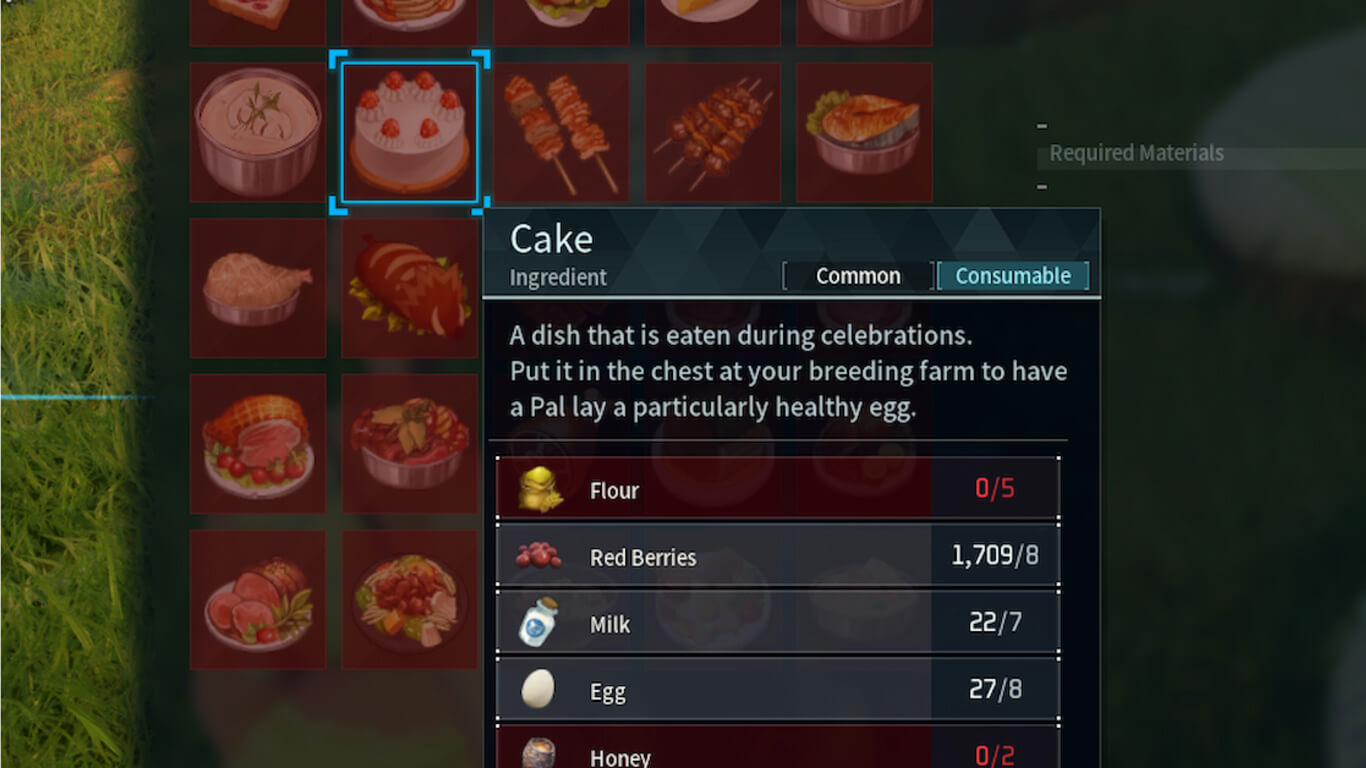The width and height of the screenshot is (1366, 768).
Task: Choose the chicken drumstick bowl recipe
Action: pyautogui.click(x=258, y=288)
